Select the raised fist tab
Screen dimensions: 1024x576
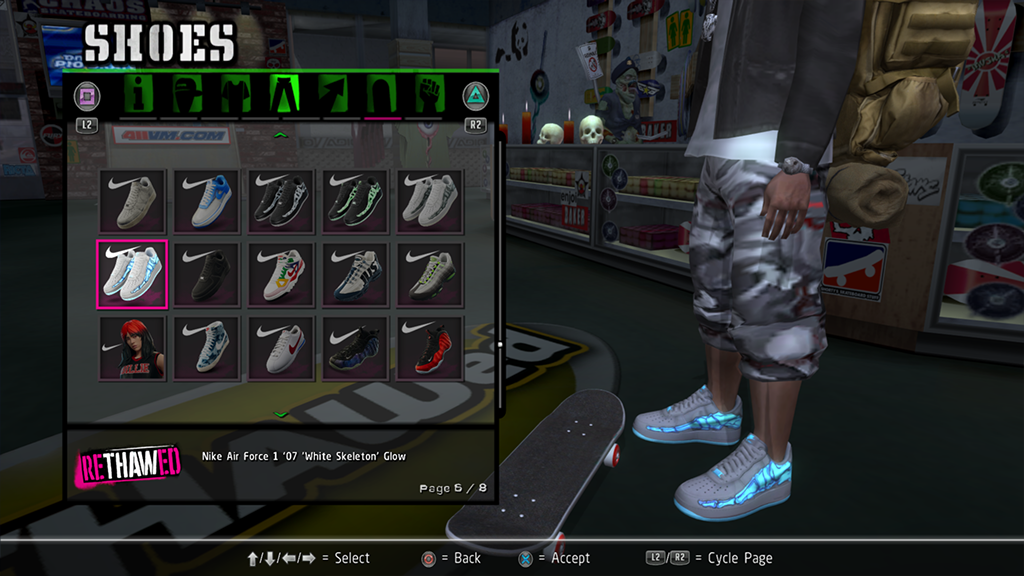pos(430,95)
